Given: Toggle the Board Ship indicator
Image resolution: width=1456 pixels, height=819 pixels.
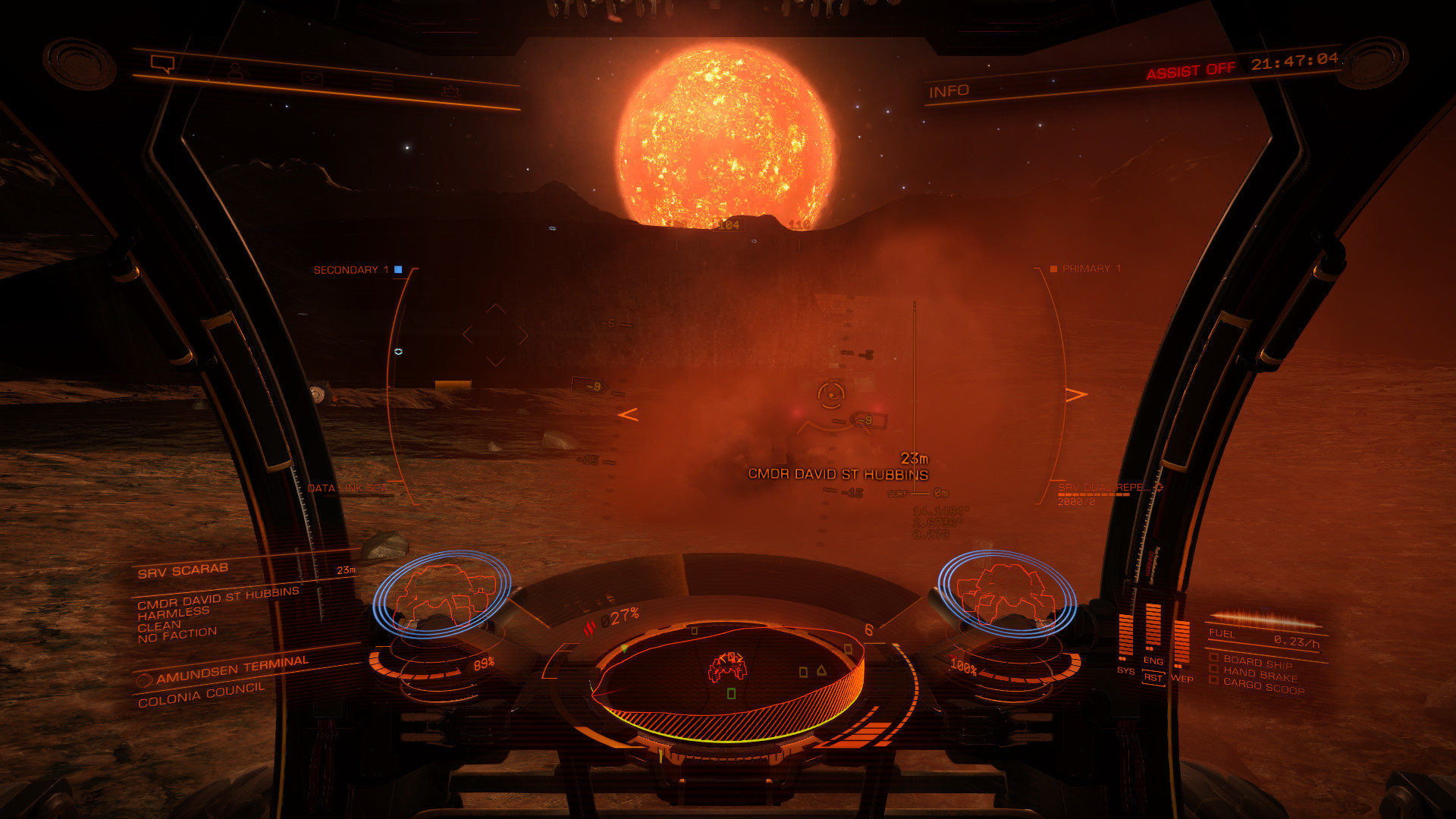Looking at the screenshot, I should pos(1257,662).
